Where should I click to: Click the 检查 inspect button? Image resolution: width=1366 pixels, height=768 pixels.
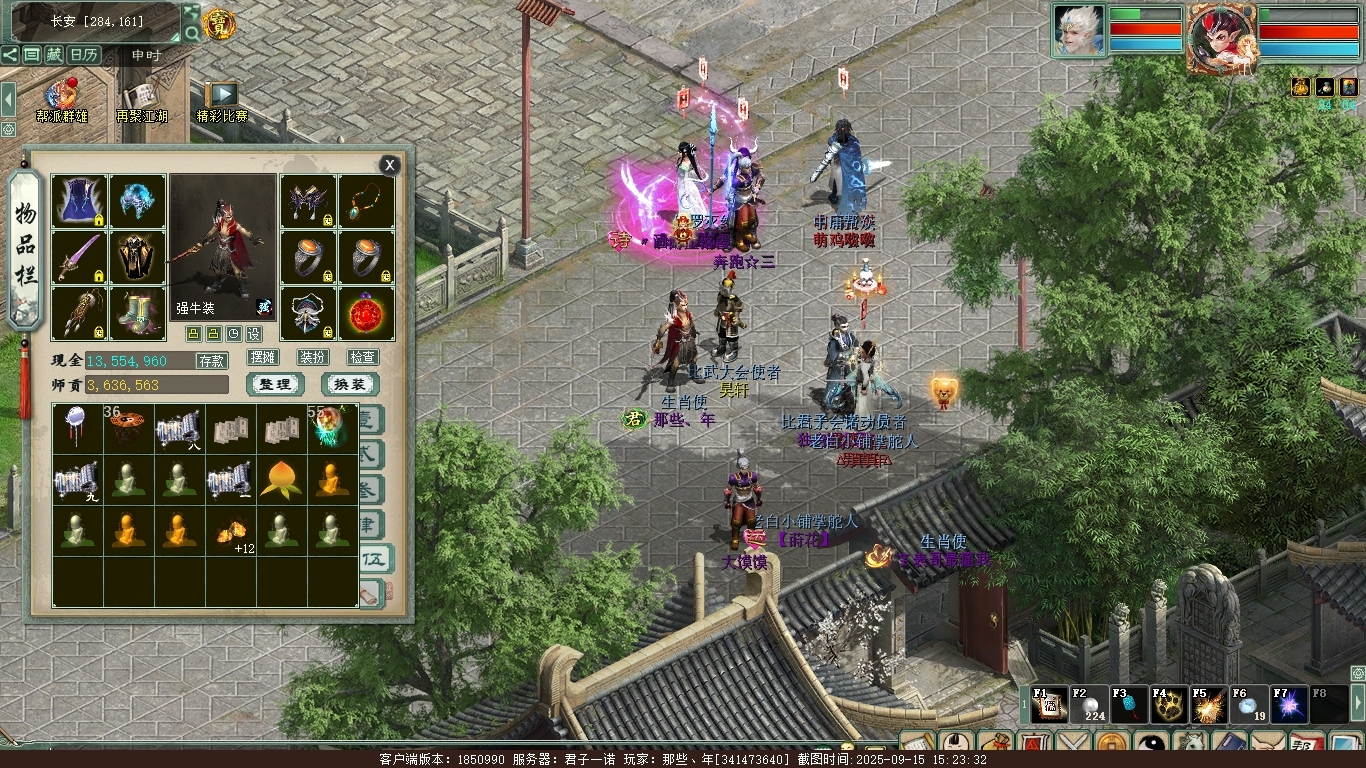362,357
